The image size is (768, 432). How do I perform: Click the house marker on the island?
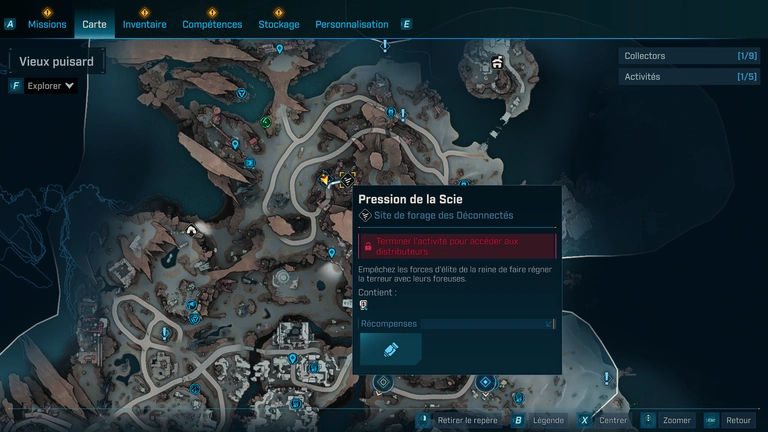point(497,63)
